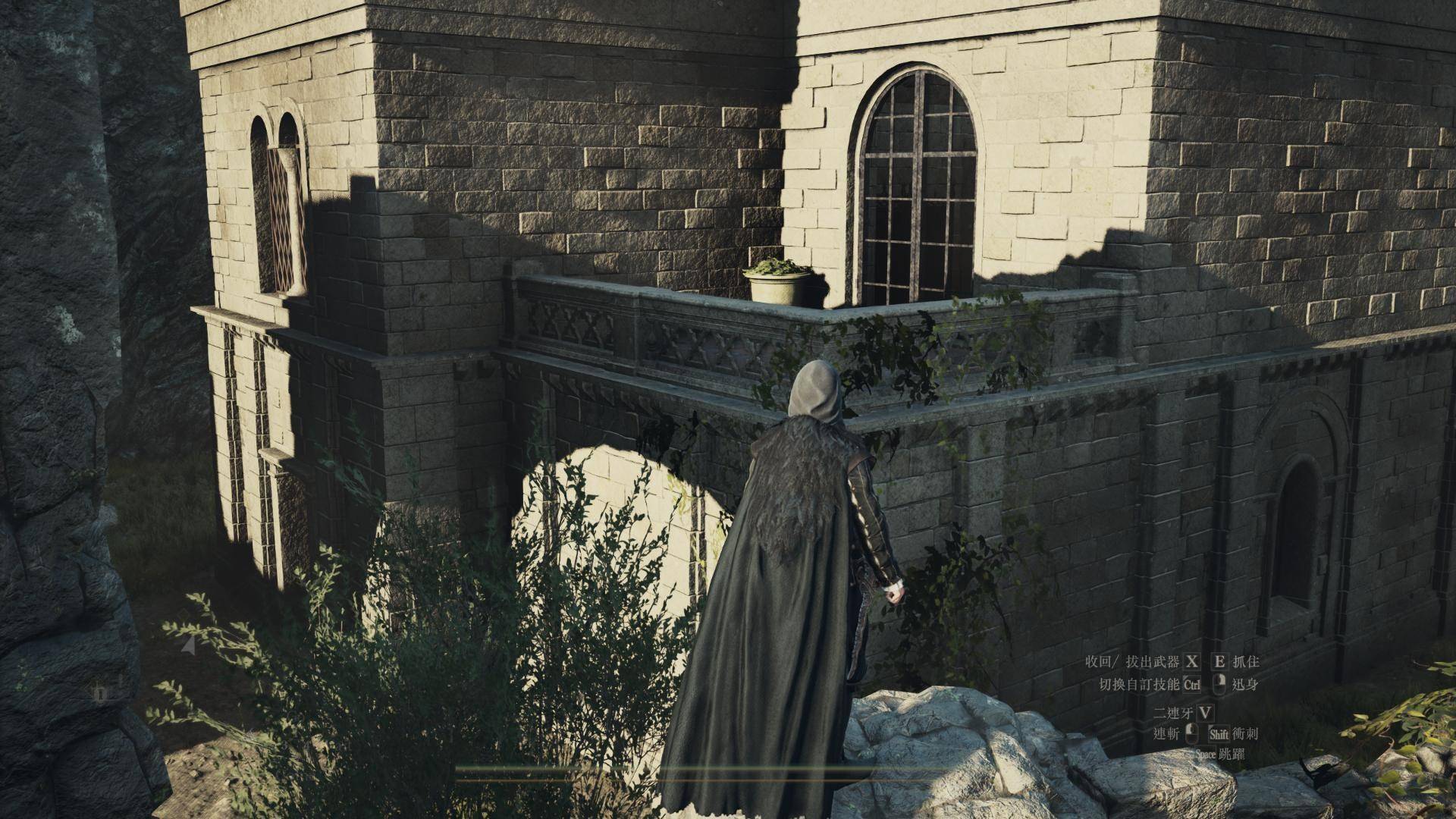Image resolution: width=1456 pixels, height=819 pixels.
Task: Click the faint lantern icon
Action: tap(102, 693)
